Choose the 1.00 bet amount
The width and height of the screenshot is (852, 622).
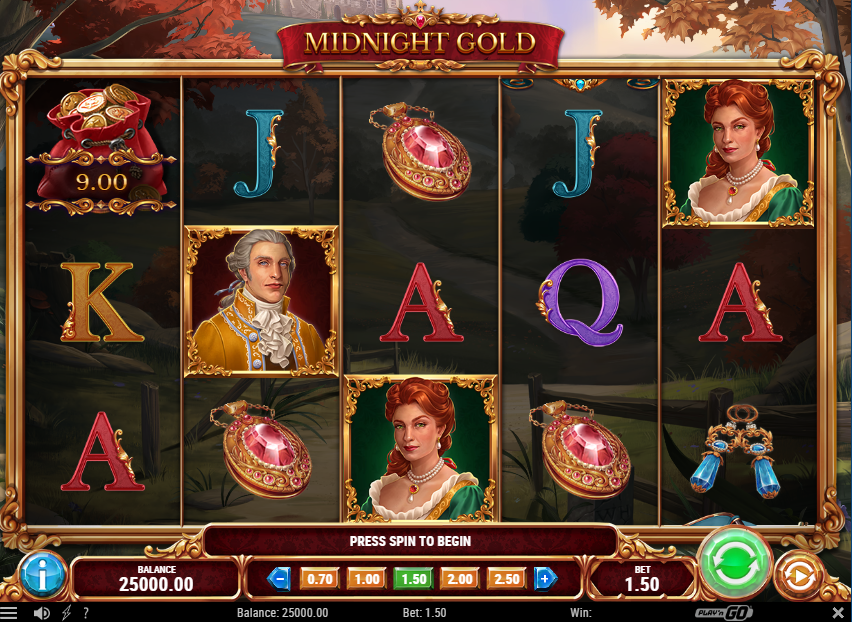(x=367, y=578)
